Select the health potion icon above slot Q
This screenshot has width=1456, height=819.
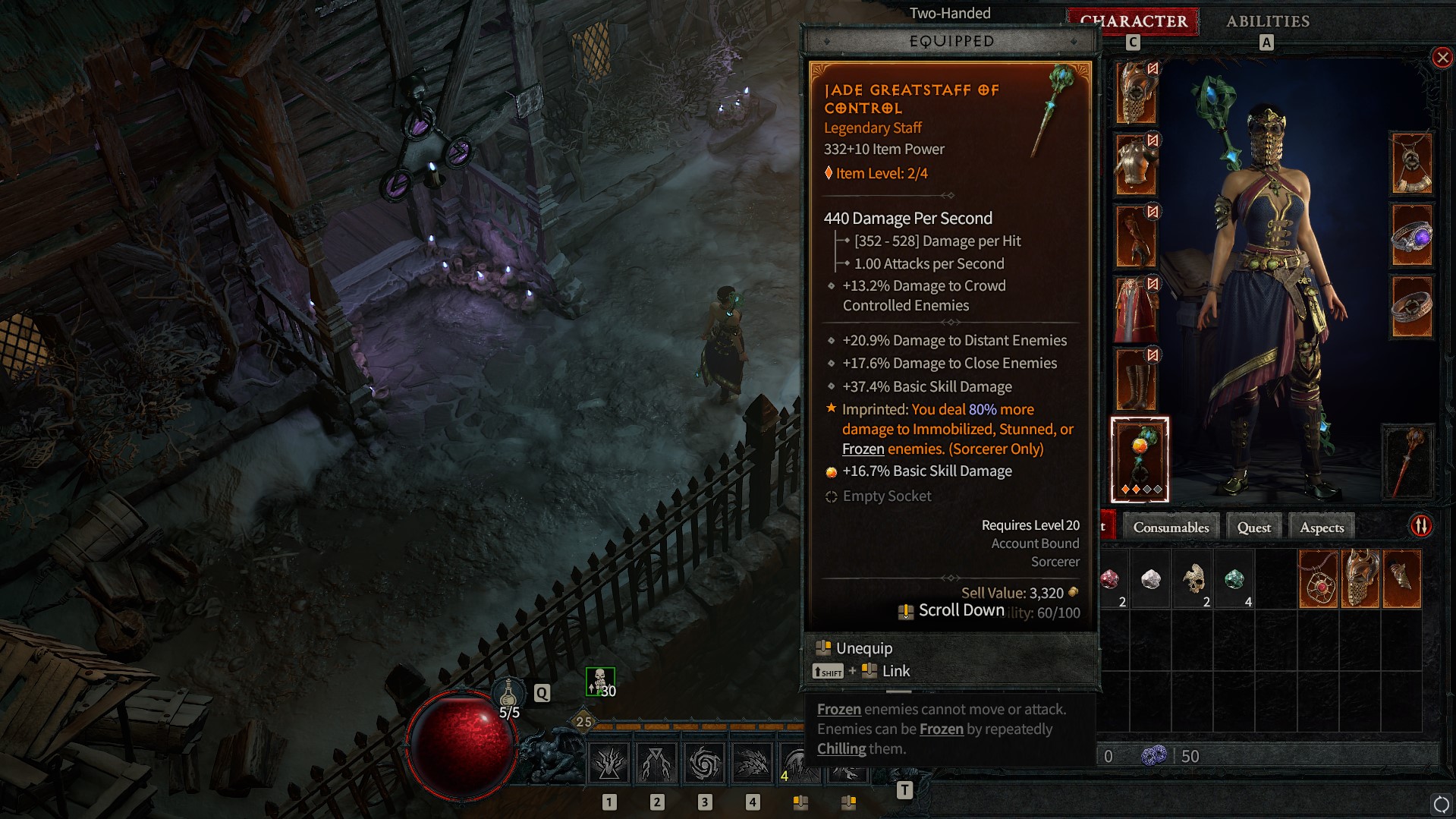coord(510,694)
